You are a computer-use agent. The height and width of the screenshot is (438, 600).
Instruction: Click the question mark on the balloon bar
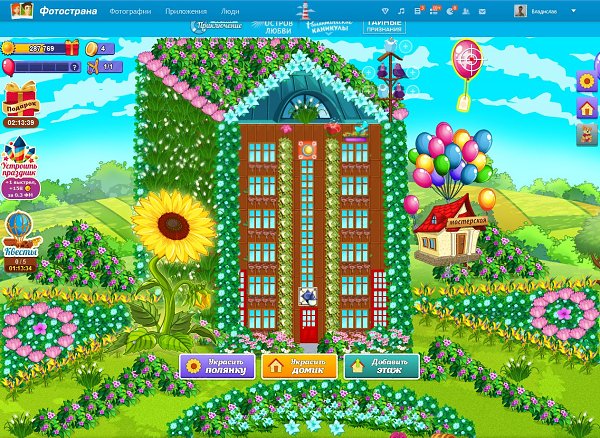coord(75,67)
